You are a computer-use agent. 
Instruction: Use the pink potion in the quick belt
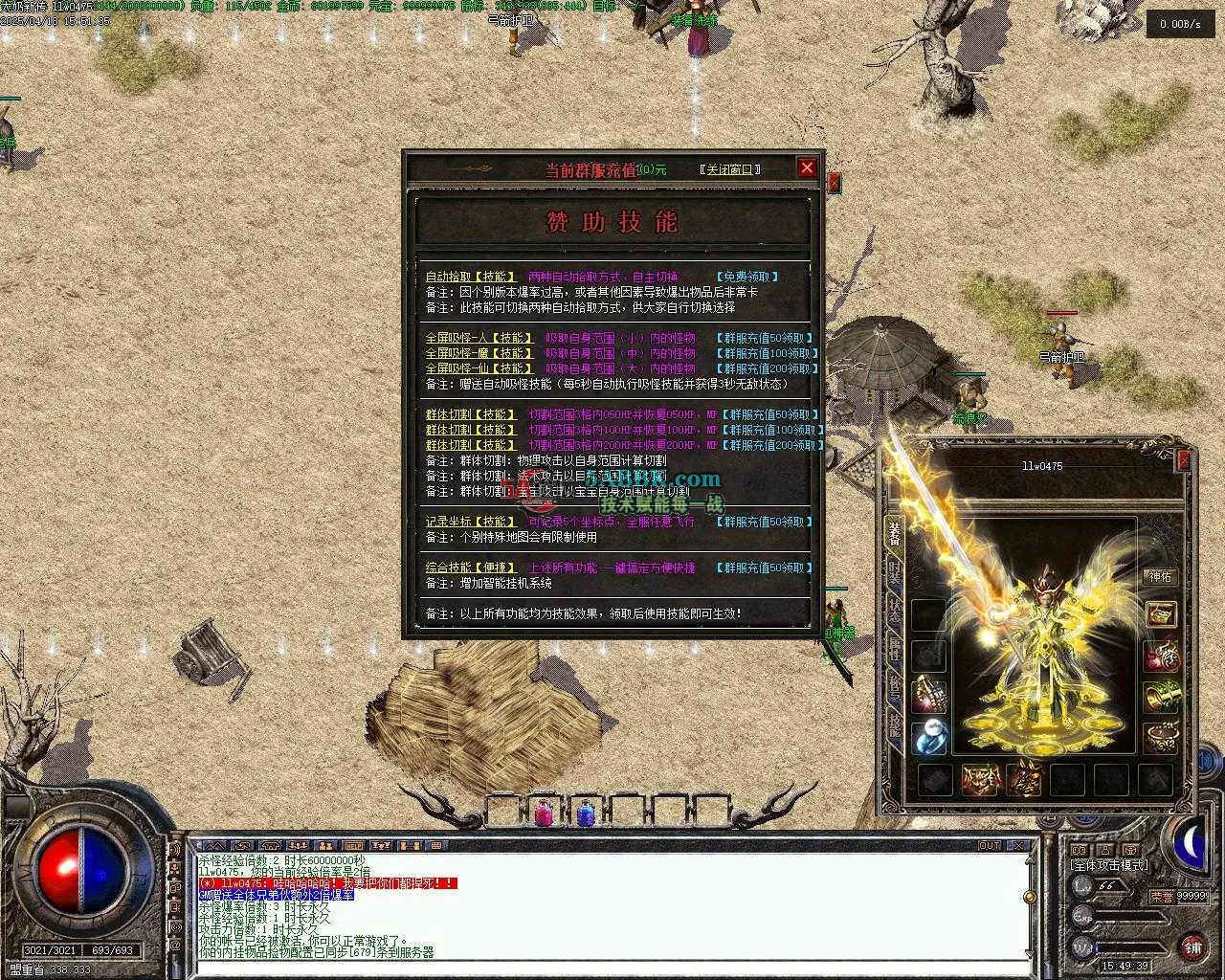pyautogui.click(x=544, y=813)
